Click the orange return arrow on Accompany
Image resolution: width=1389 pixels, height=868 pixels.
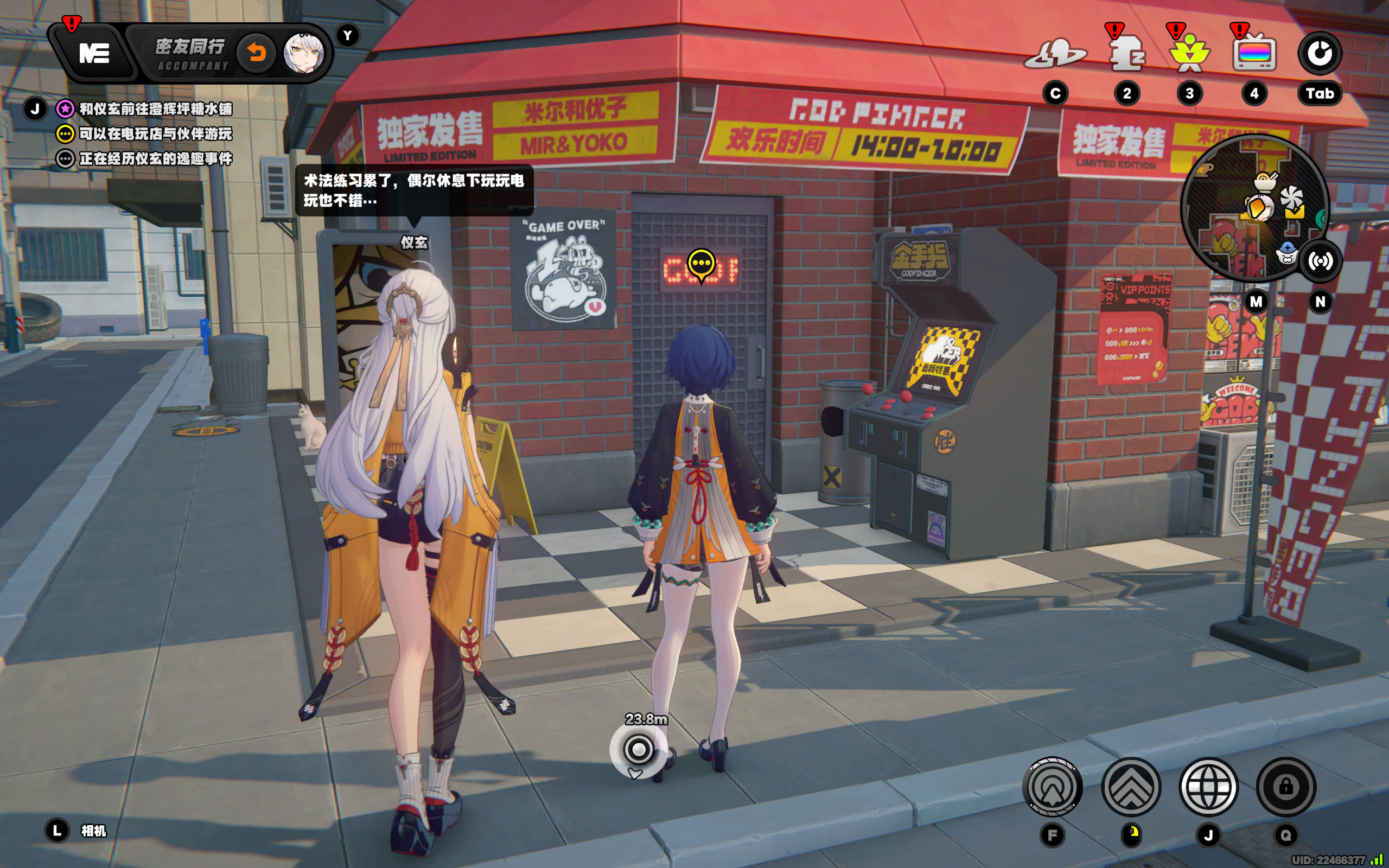[257, 53]
